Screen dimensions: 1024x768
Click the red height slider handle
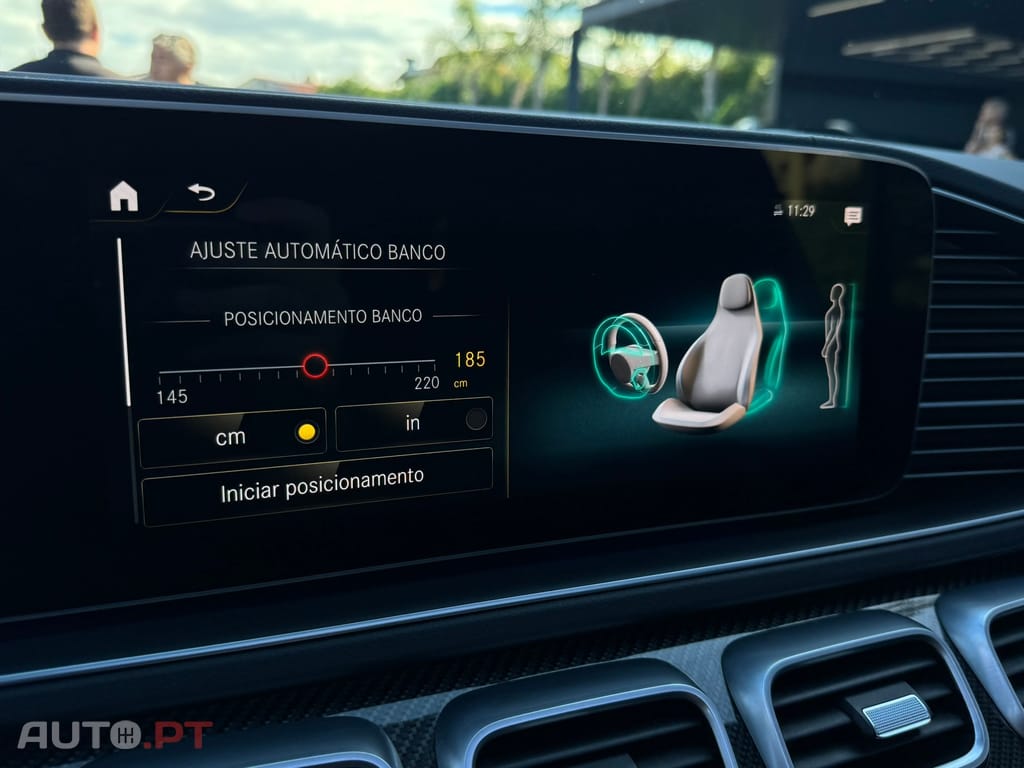[x=315, y=366]
